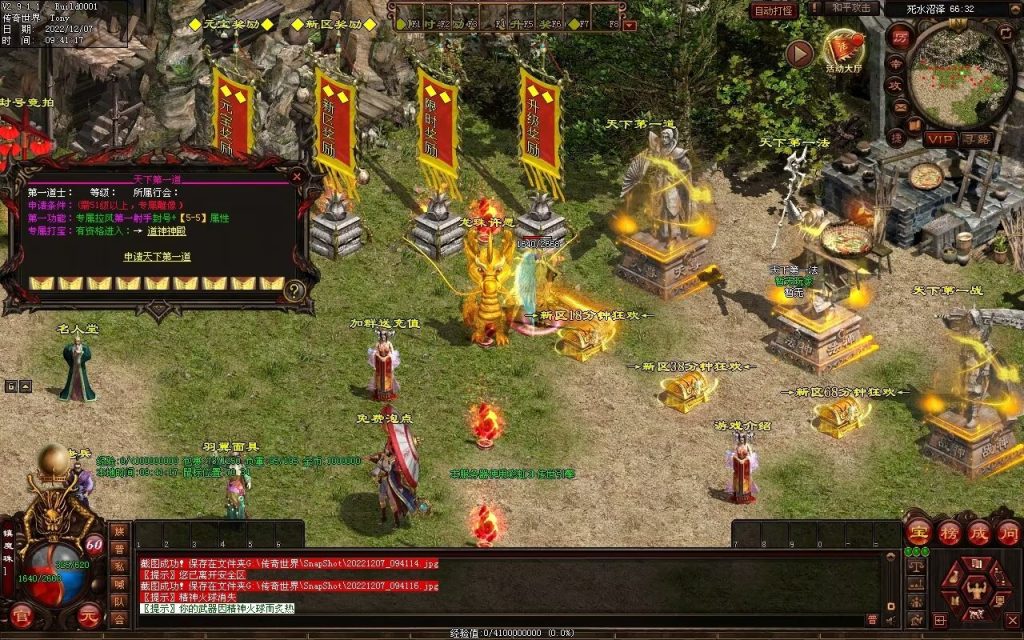Click the 宝 round button
This screenshot has height=640, width=1024.
click(x=918, y=532)
